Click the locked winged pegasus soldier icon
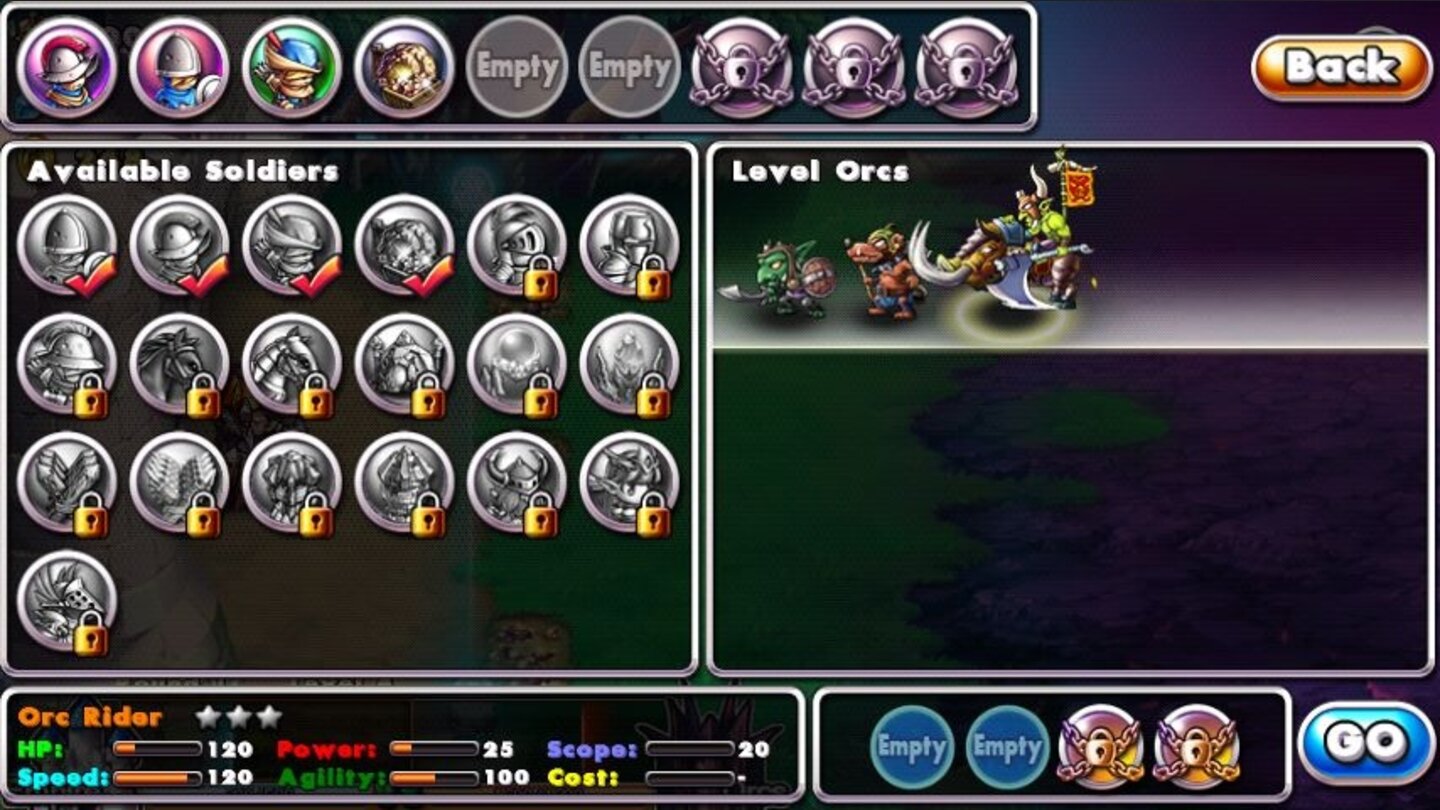The height and width of the screenshot is (810, 1440). [175, 487]
